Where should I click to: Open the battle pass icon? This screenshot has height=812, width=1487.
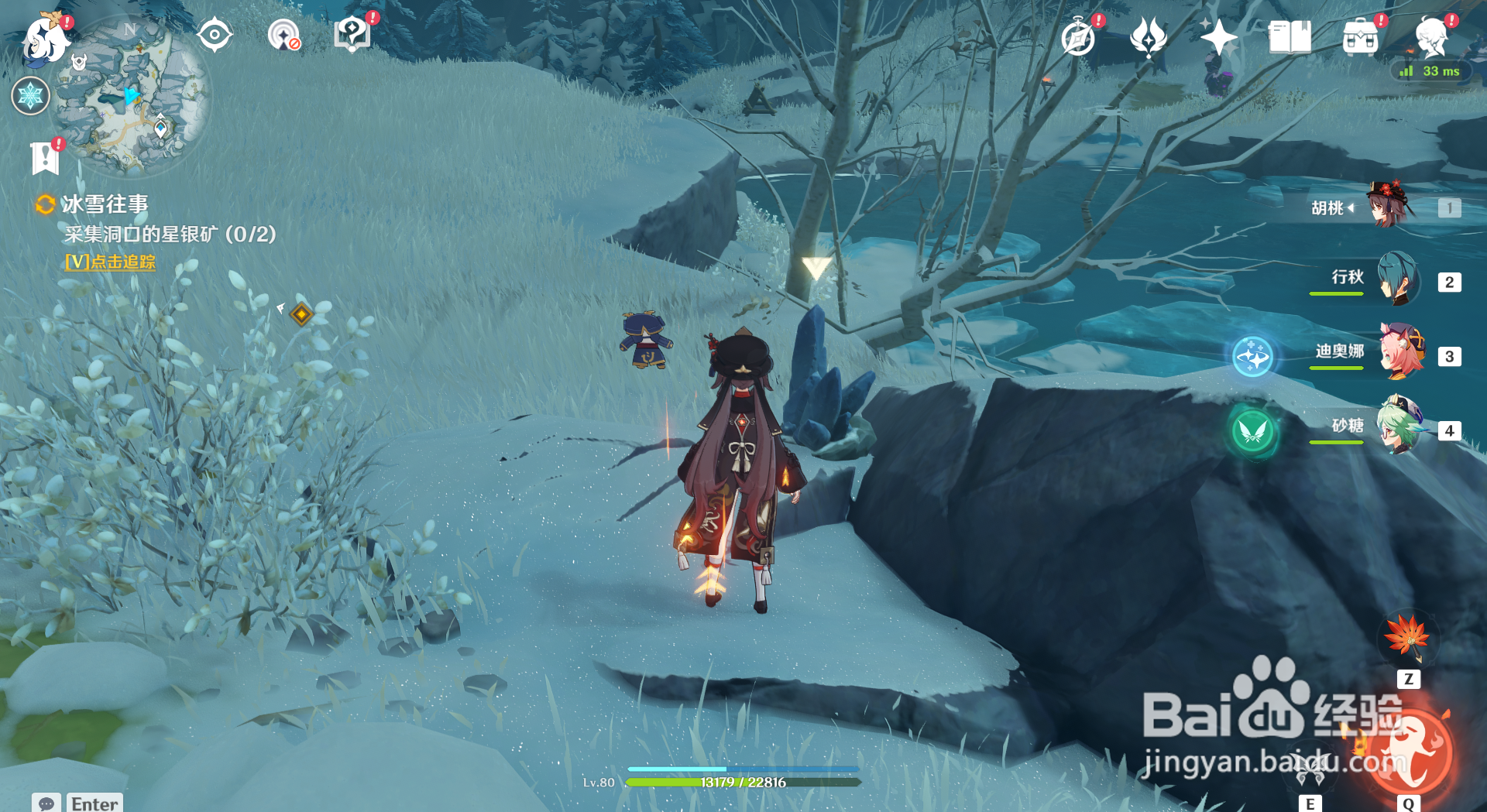[x=1149, y=37]
